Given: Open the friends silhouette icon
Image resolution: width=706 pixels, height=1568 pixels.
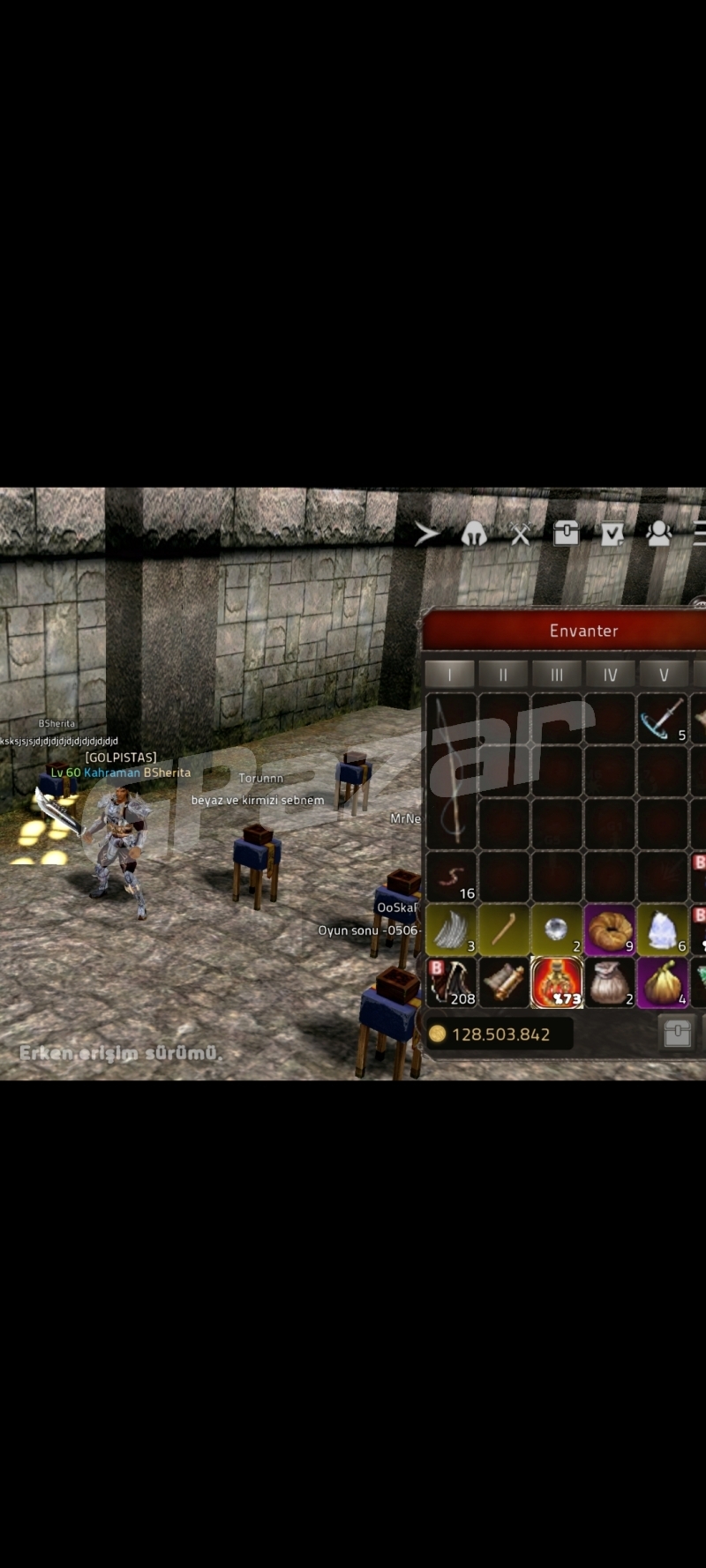Looking at the screenshot, I should pyautogui.click(x=658, y=533).
